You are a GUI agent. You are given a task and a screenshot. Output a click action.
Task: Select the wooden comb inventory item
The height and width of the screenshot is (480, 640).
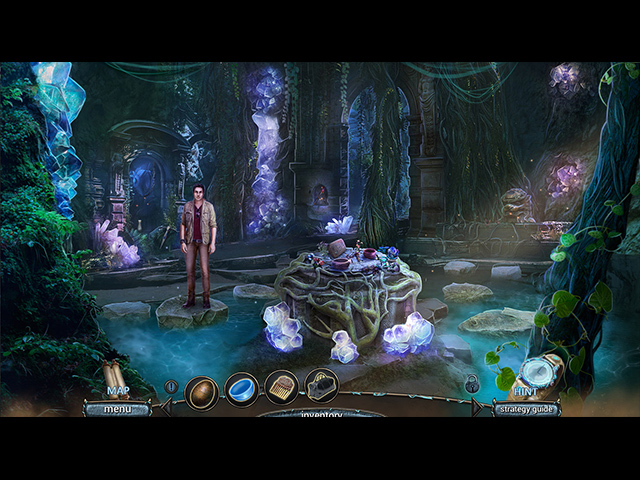tap(281, 387)
